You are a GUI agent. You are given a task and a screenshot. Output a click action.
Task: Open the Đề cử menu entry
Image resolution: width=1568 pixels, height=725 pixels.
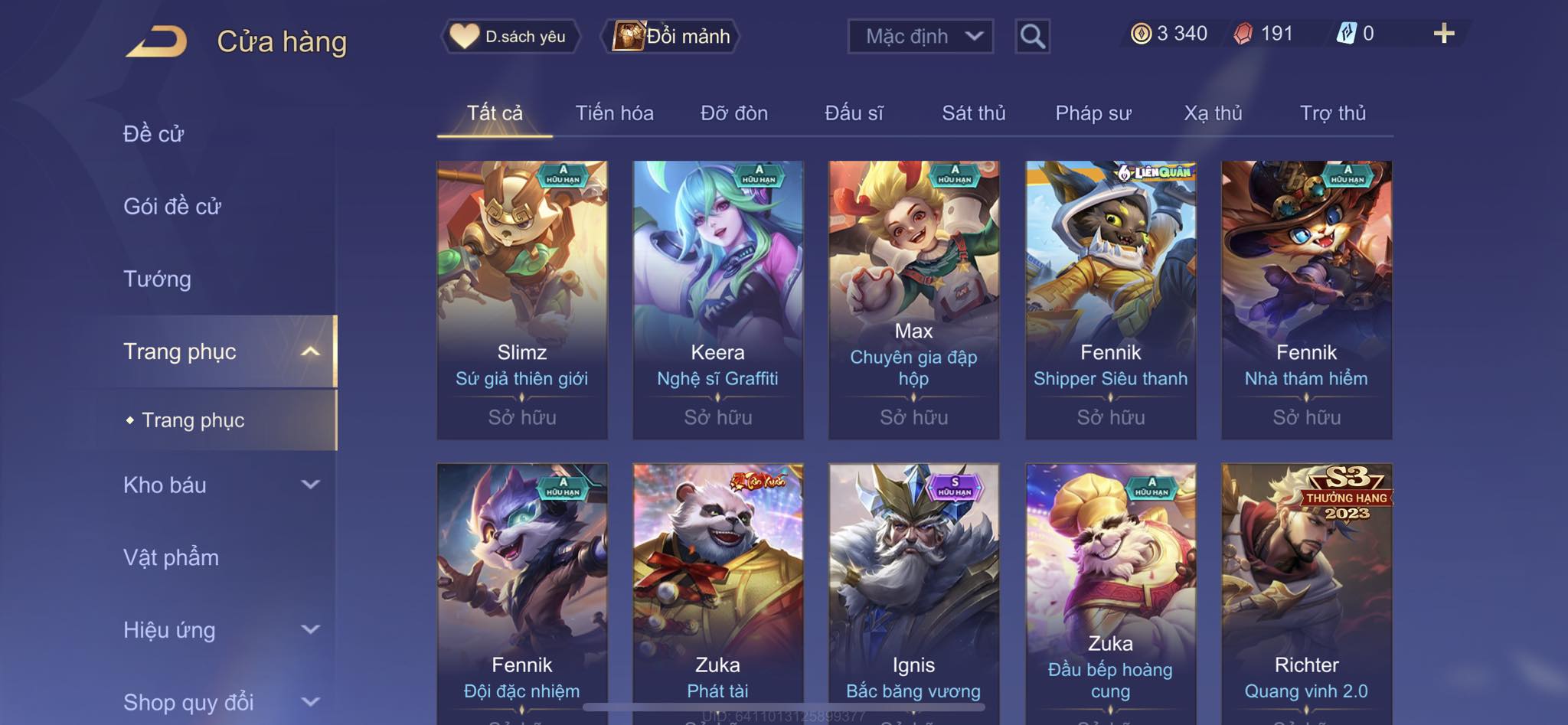click(154, 134)
